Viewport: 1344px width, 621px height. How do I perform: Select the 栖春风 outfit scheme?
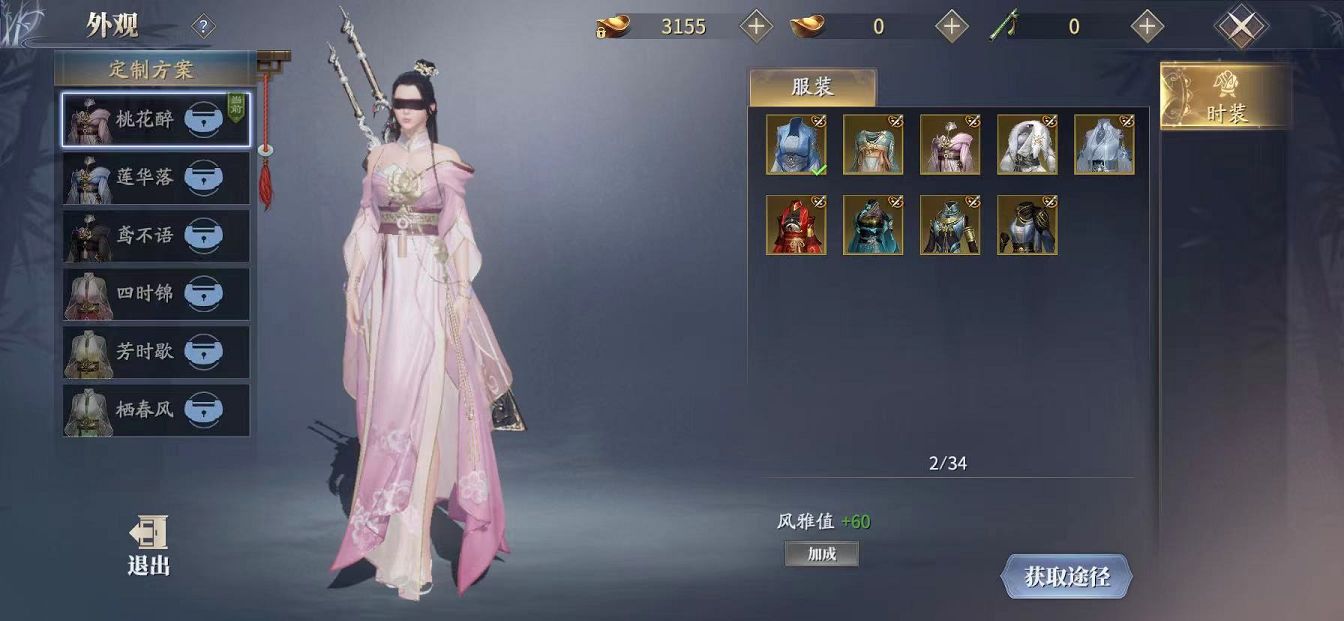pos(145,410)
